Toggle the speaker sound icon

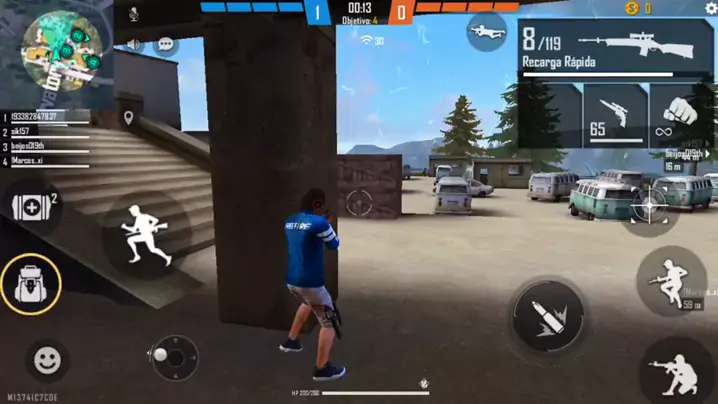click(134, 45)
